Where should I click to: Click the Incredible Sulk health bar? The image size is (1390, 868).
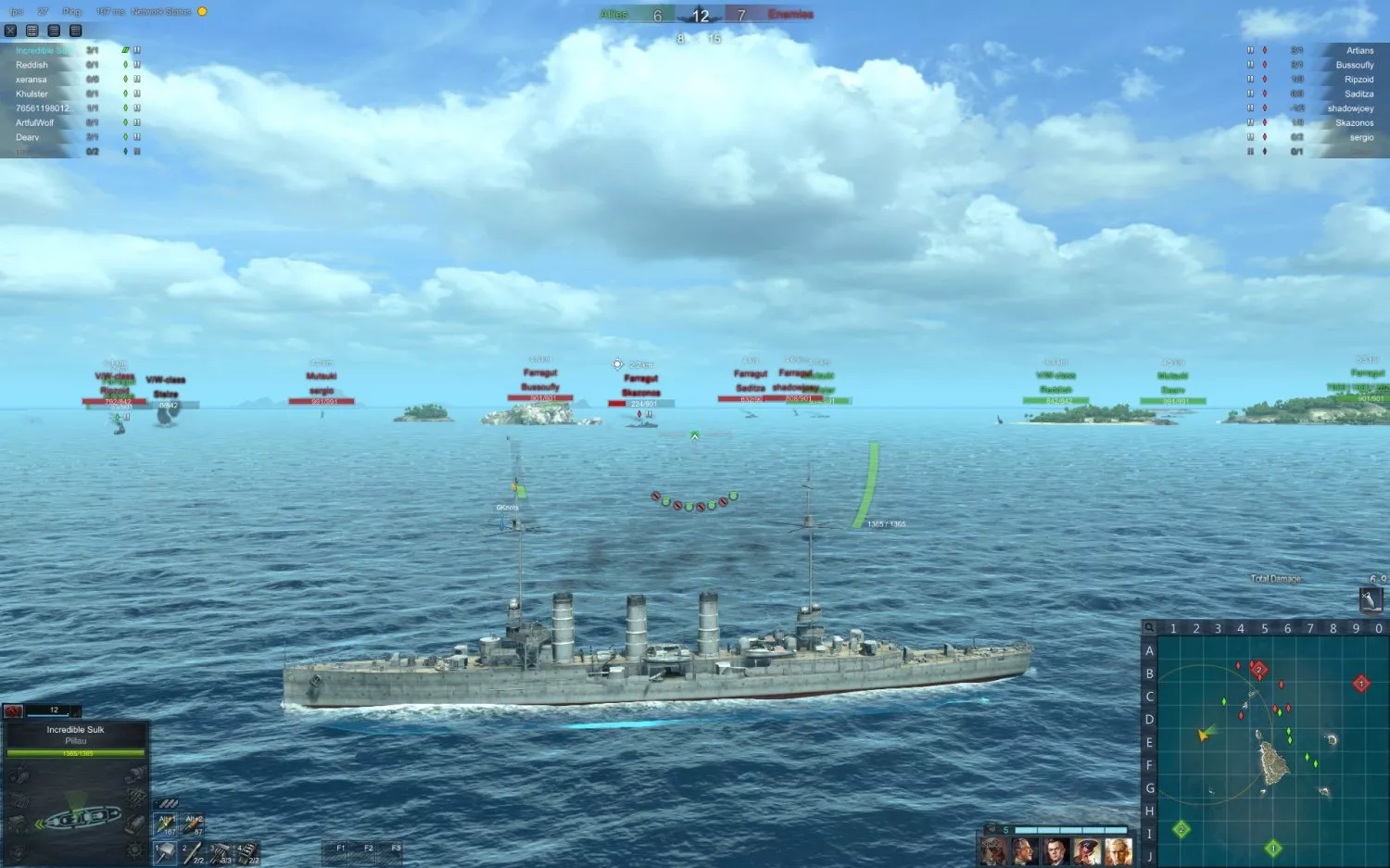point(76,753)
